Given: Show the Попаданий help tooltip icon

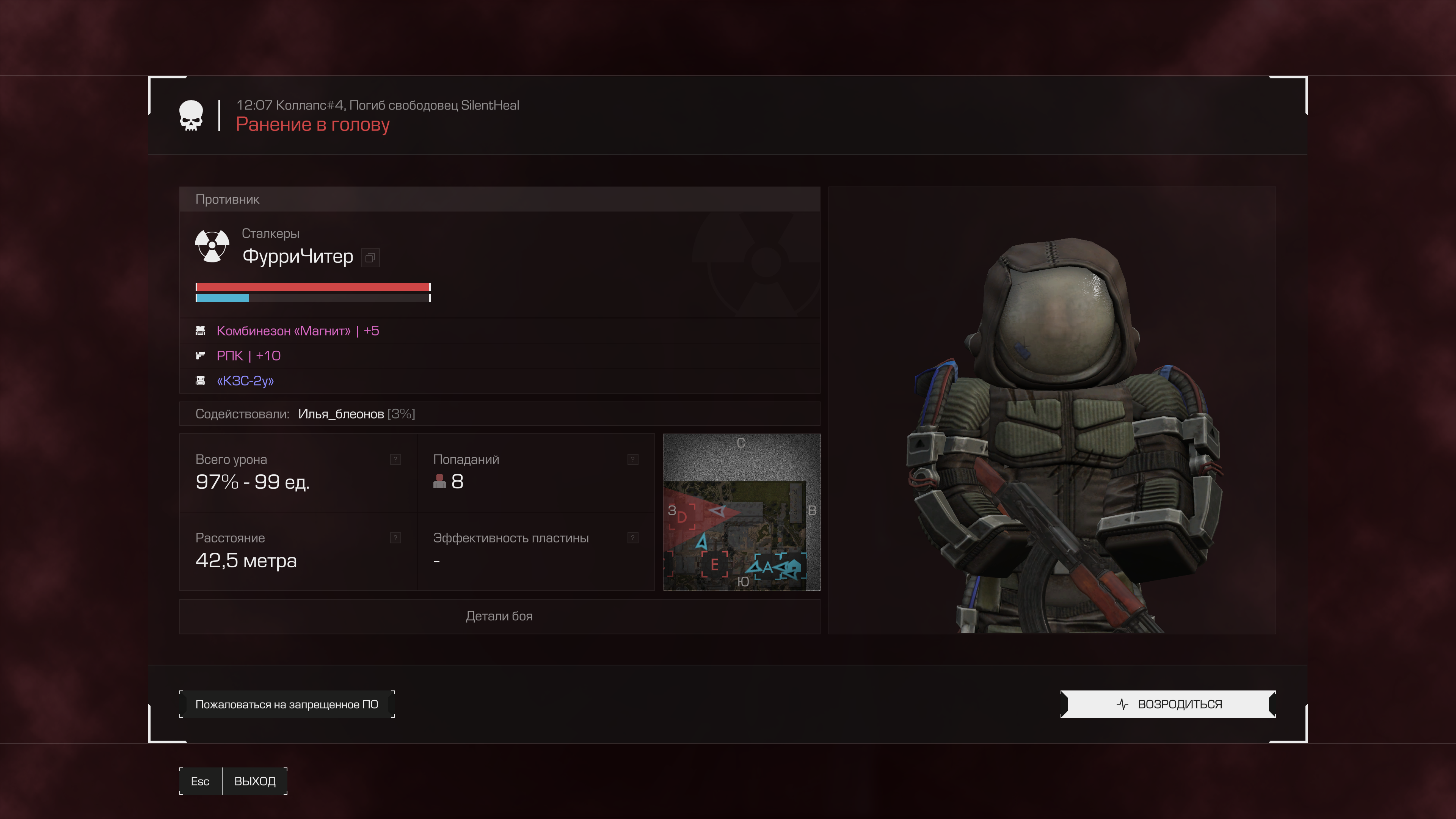Looking at the screenshot, I should pos(633,460).
